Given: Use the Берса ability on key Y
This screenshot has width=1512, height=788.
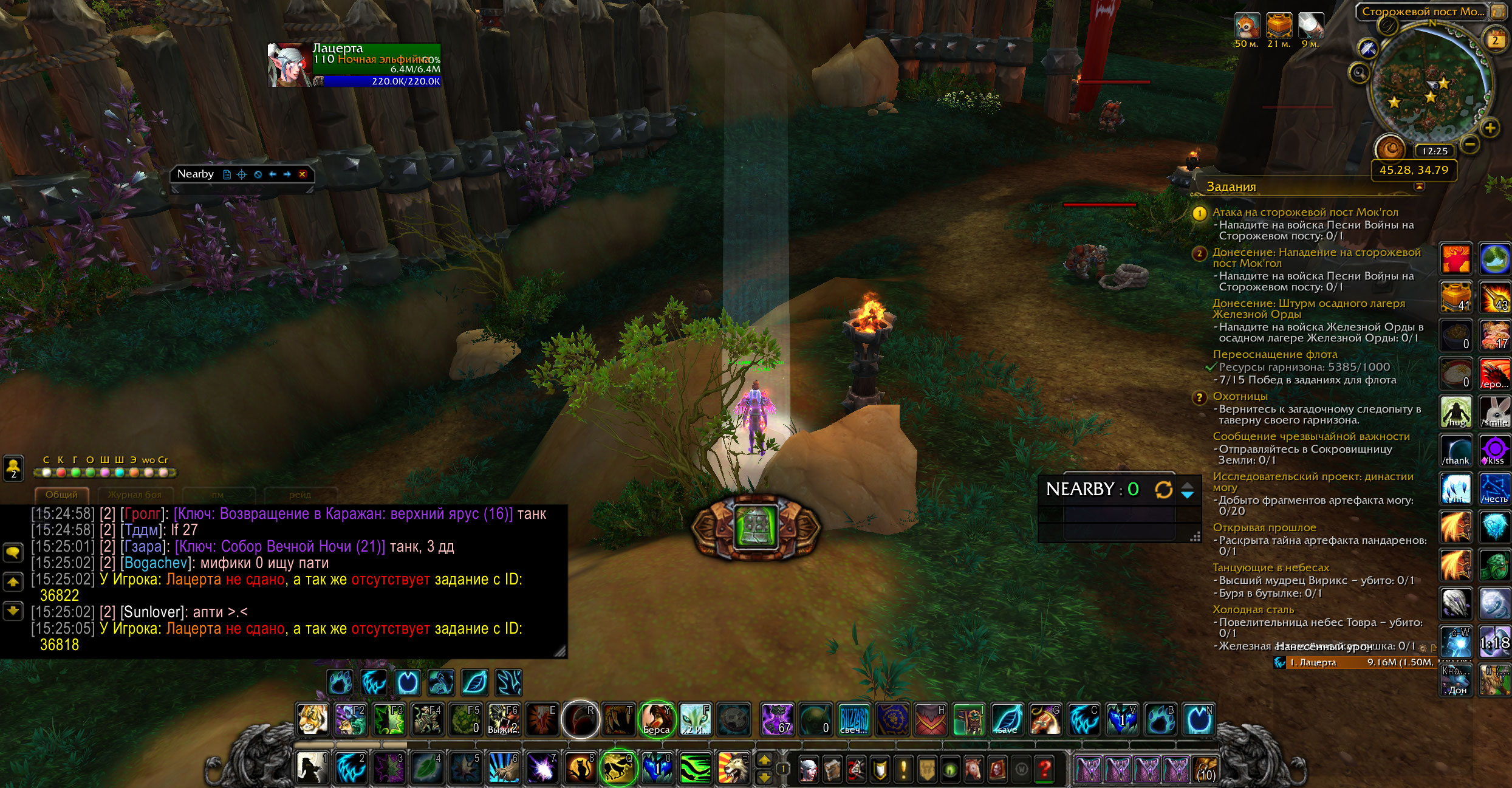Looking at the screenshot, I should [x=657, y=719].
